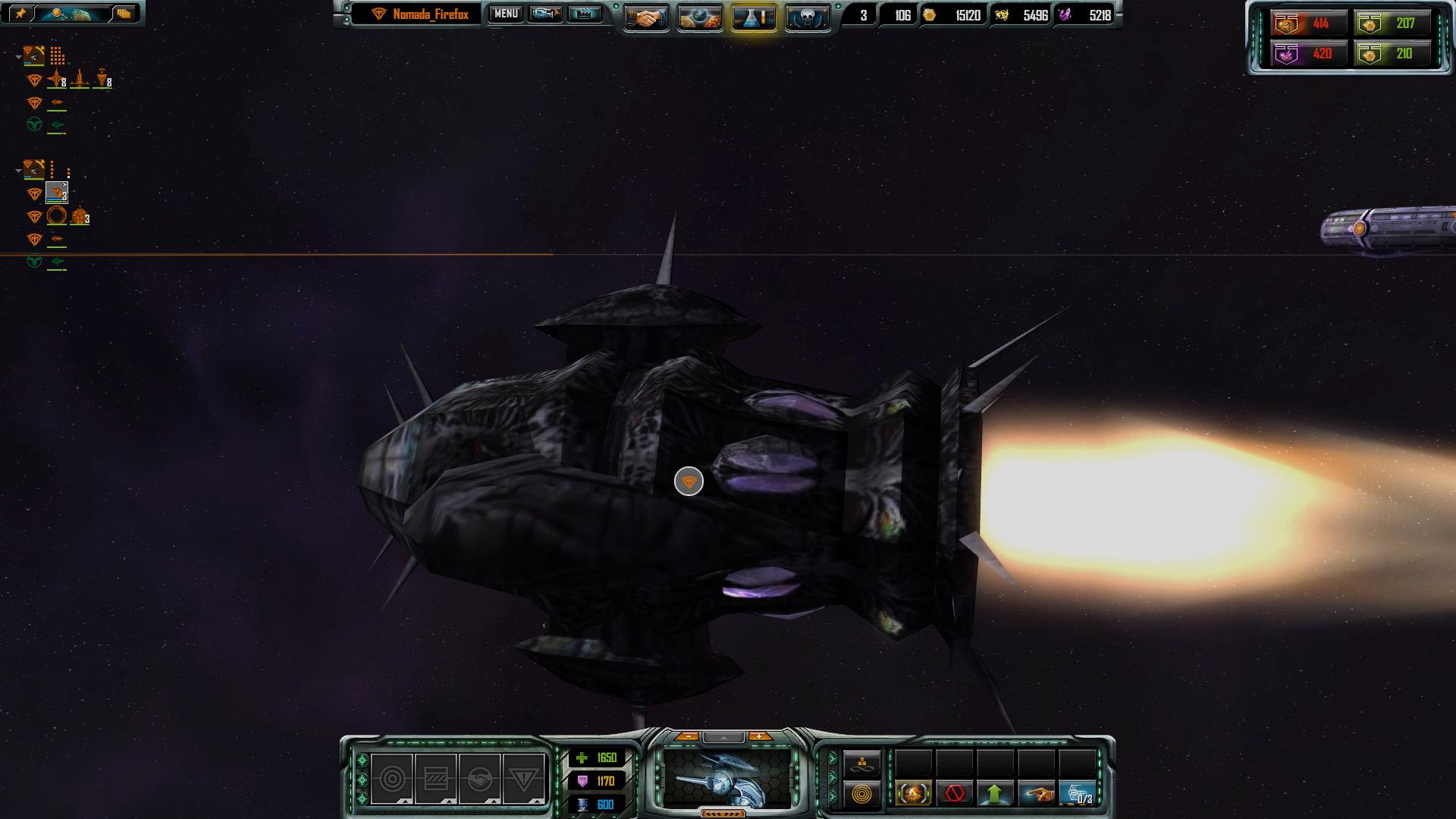Click the clapperboard replay button
This screenshot has width=1456, height=819.
[x=584, y=14]
